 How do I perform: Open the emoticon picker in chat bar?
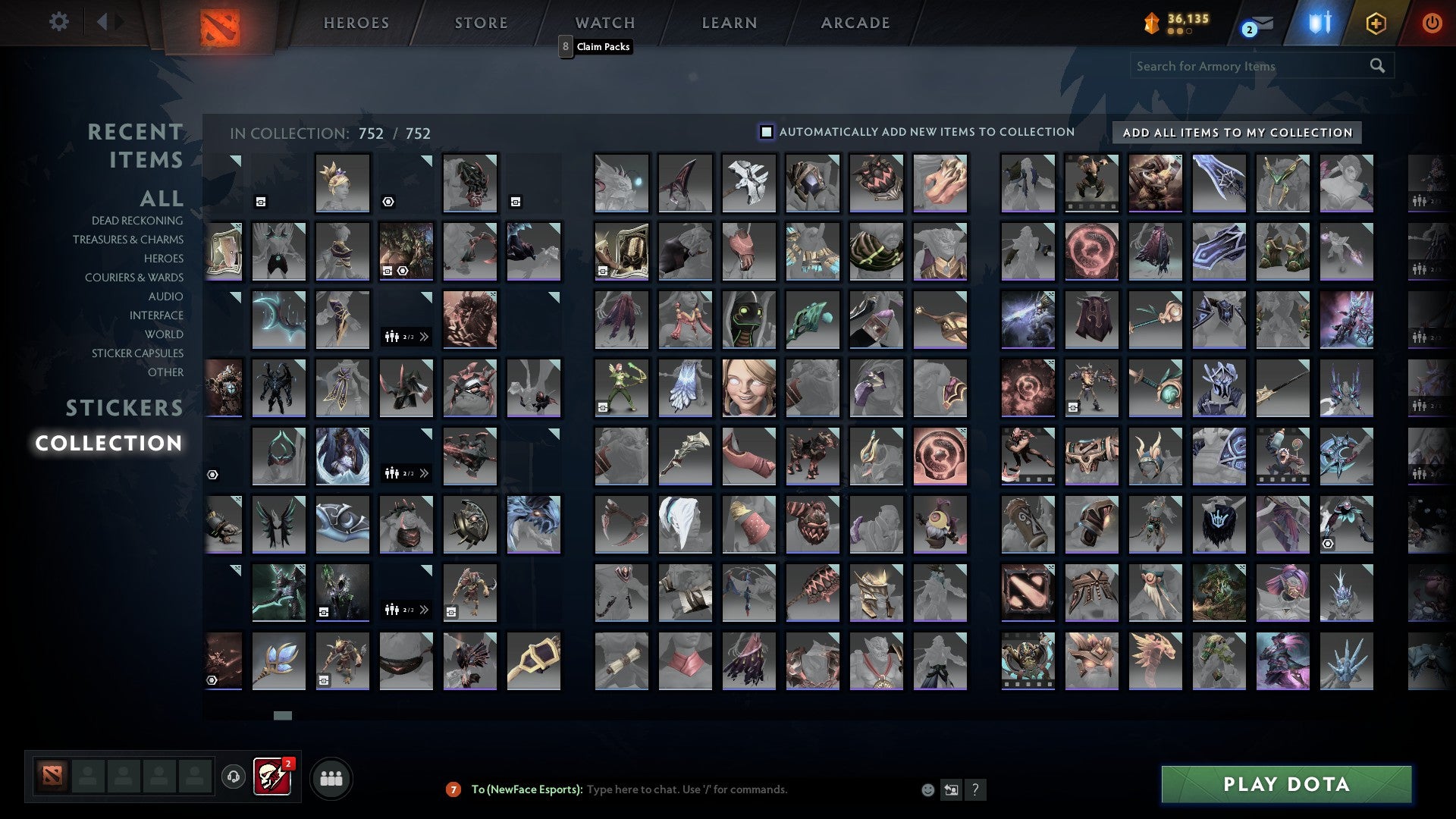(x=927, y=789)
